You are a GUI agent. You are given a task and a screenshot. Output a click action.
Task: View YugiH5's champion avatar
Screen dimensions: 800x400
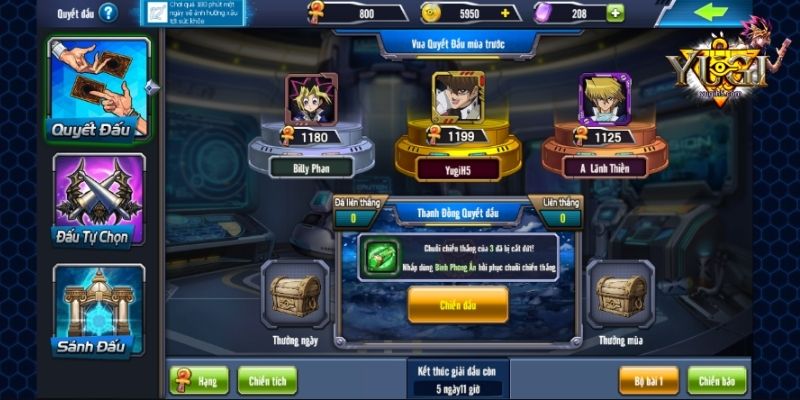tap(458, 97)
